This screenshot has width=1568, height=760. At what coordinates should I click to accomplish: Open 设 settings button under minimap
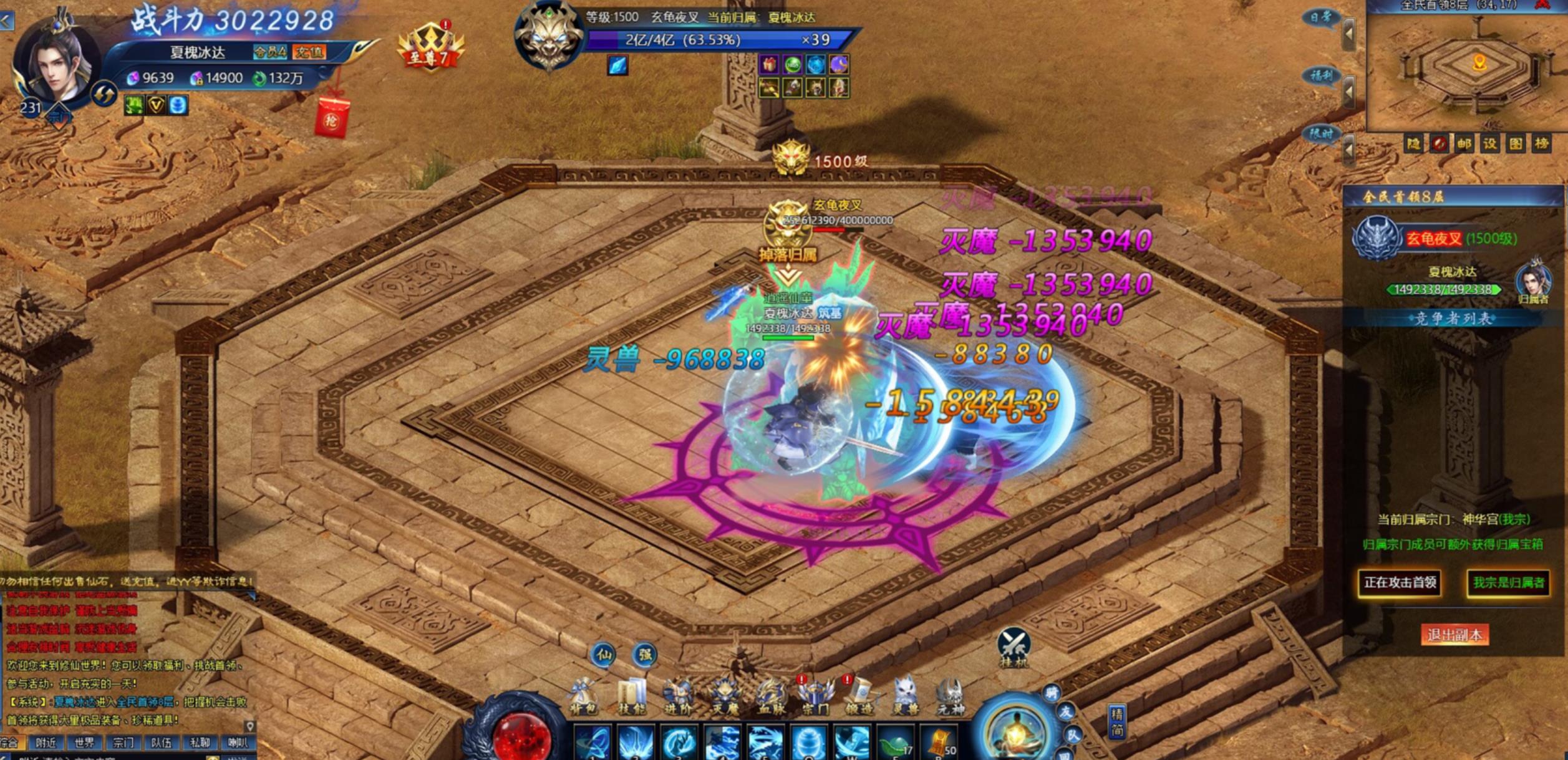(1490, 144)
